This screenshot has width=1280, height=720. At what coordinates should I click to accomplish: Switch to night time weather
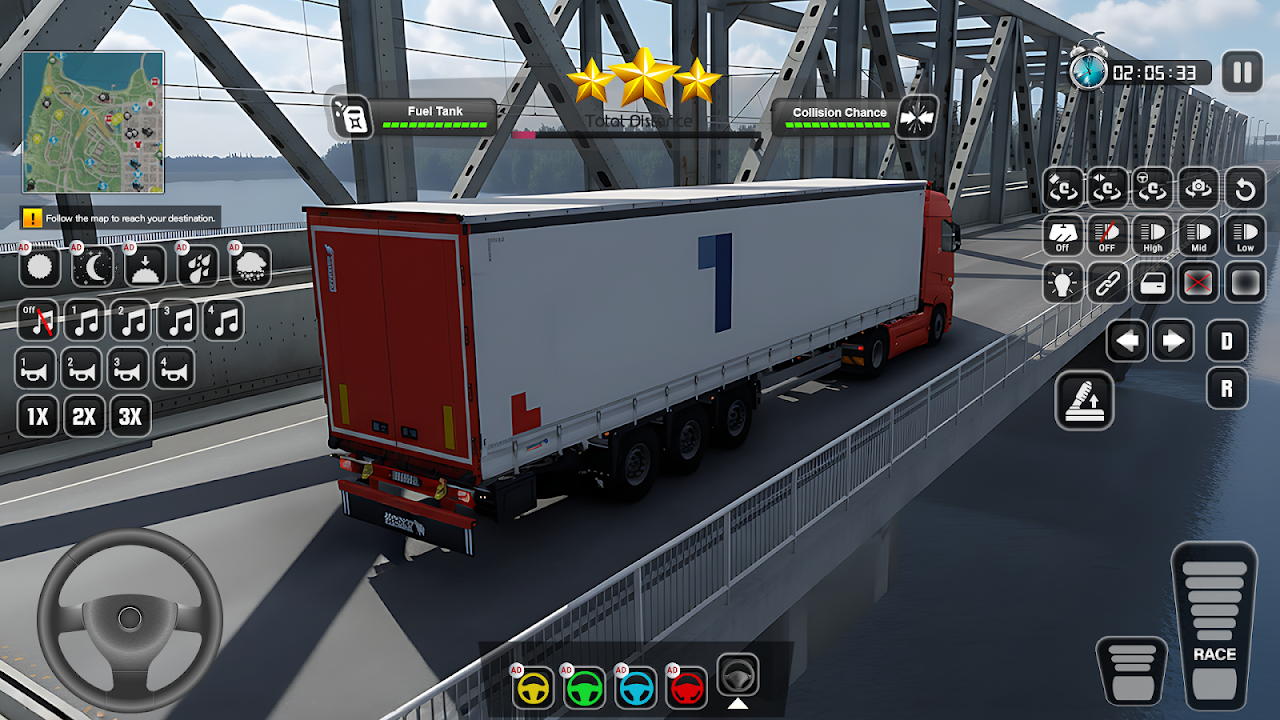pyautogui.click(x=92, y=267)
